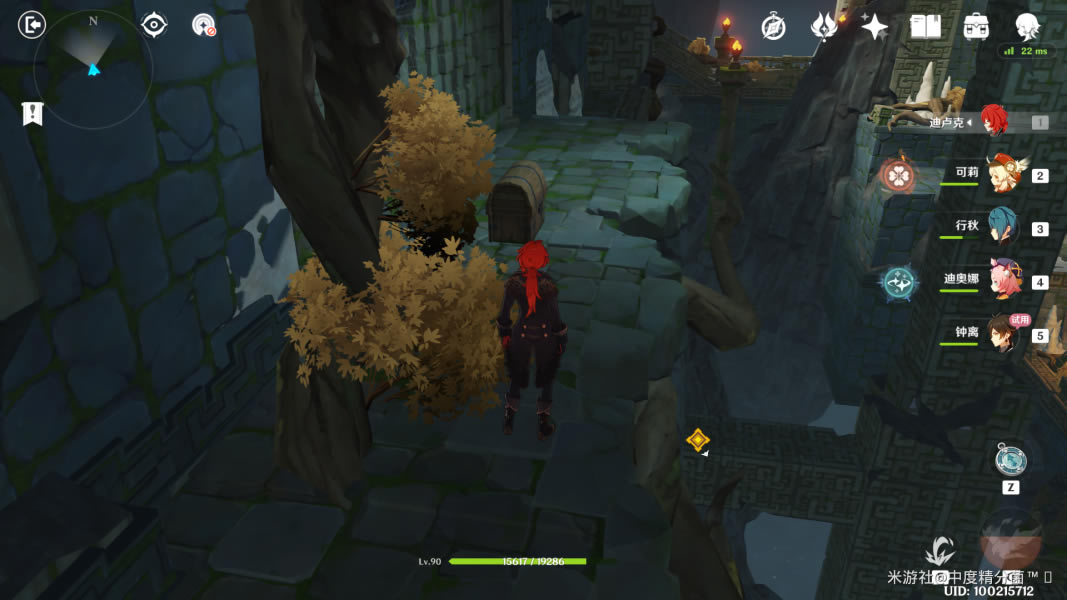This screenshot has height=600, width=1067.
Task: Open the four-point star wish icon
Action: [x=875, y=27]
